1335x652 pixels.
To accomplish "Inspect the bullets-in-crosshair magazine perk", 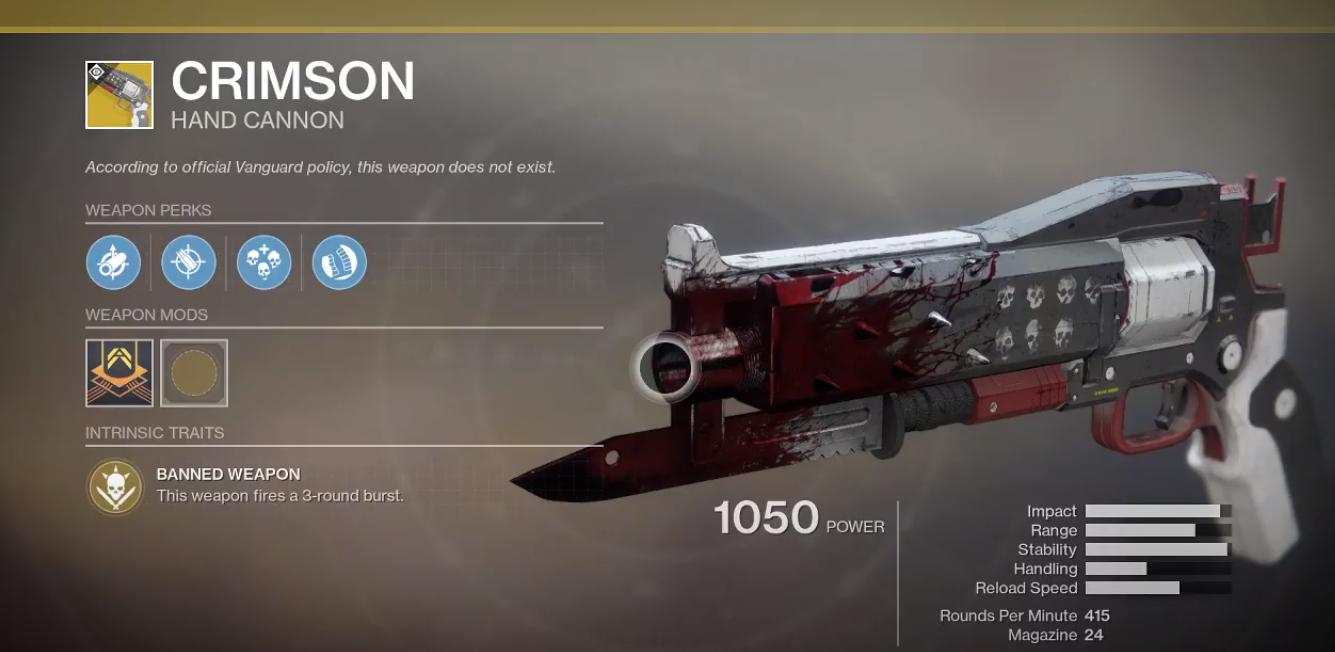I will 188,263.
